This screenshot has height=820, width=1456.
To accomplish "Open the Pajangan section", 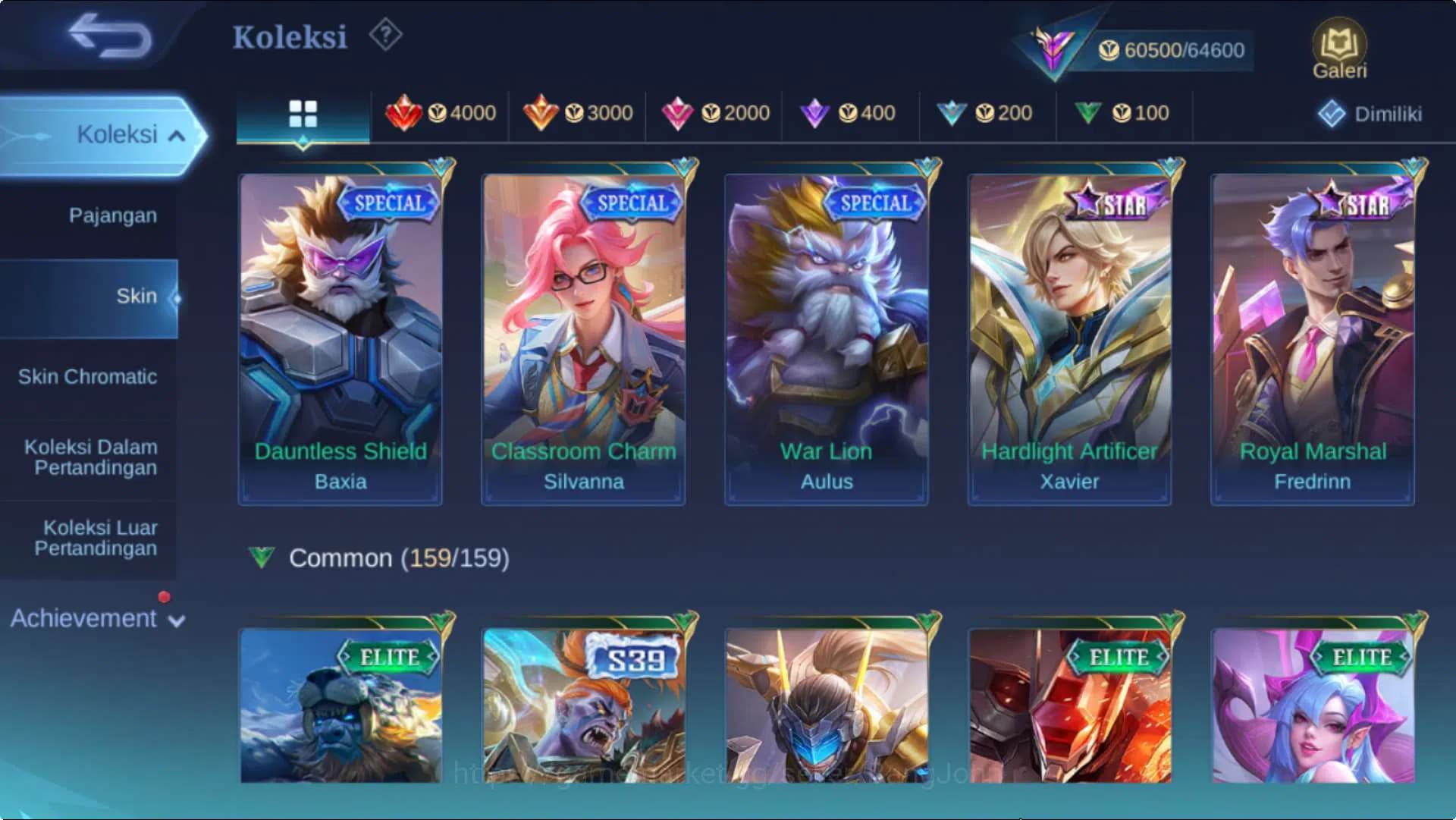I will [x=112, y=215].
